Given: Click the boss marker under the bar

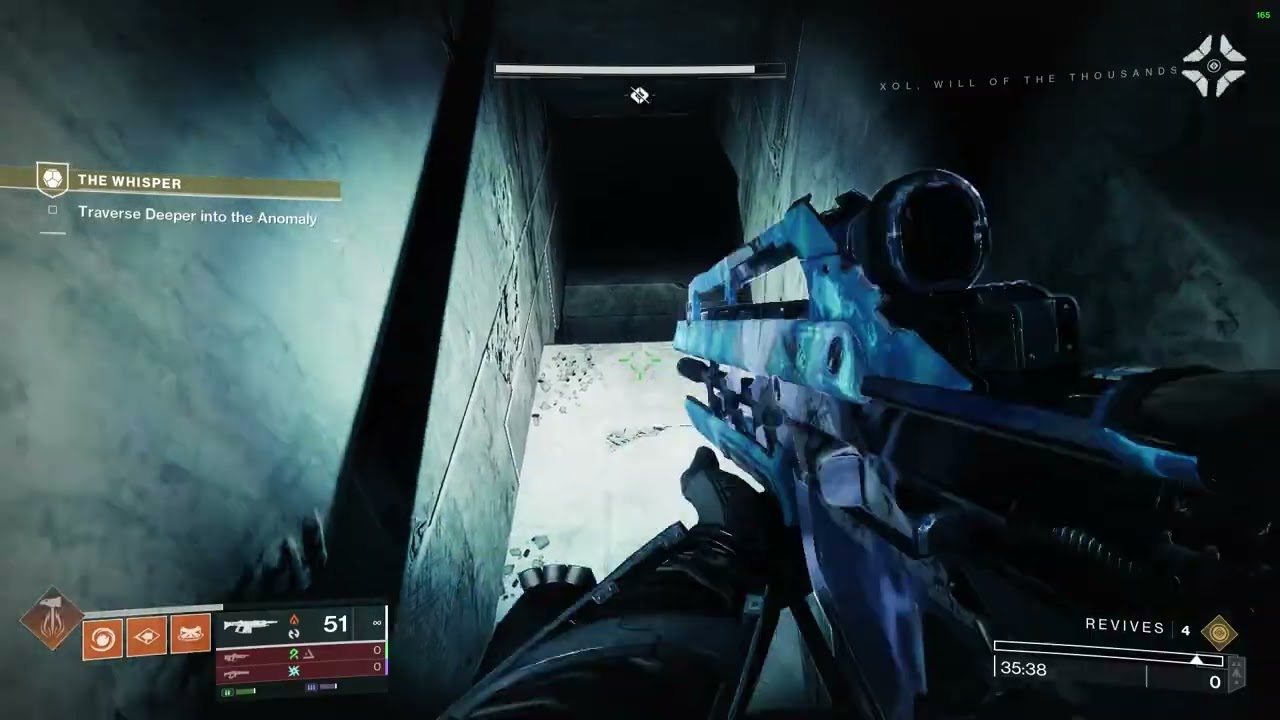Looking at the screenshot, I should 640,96.
